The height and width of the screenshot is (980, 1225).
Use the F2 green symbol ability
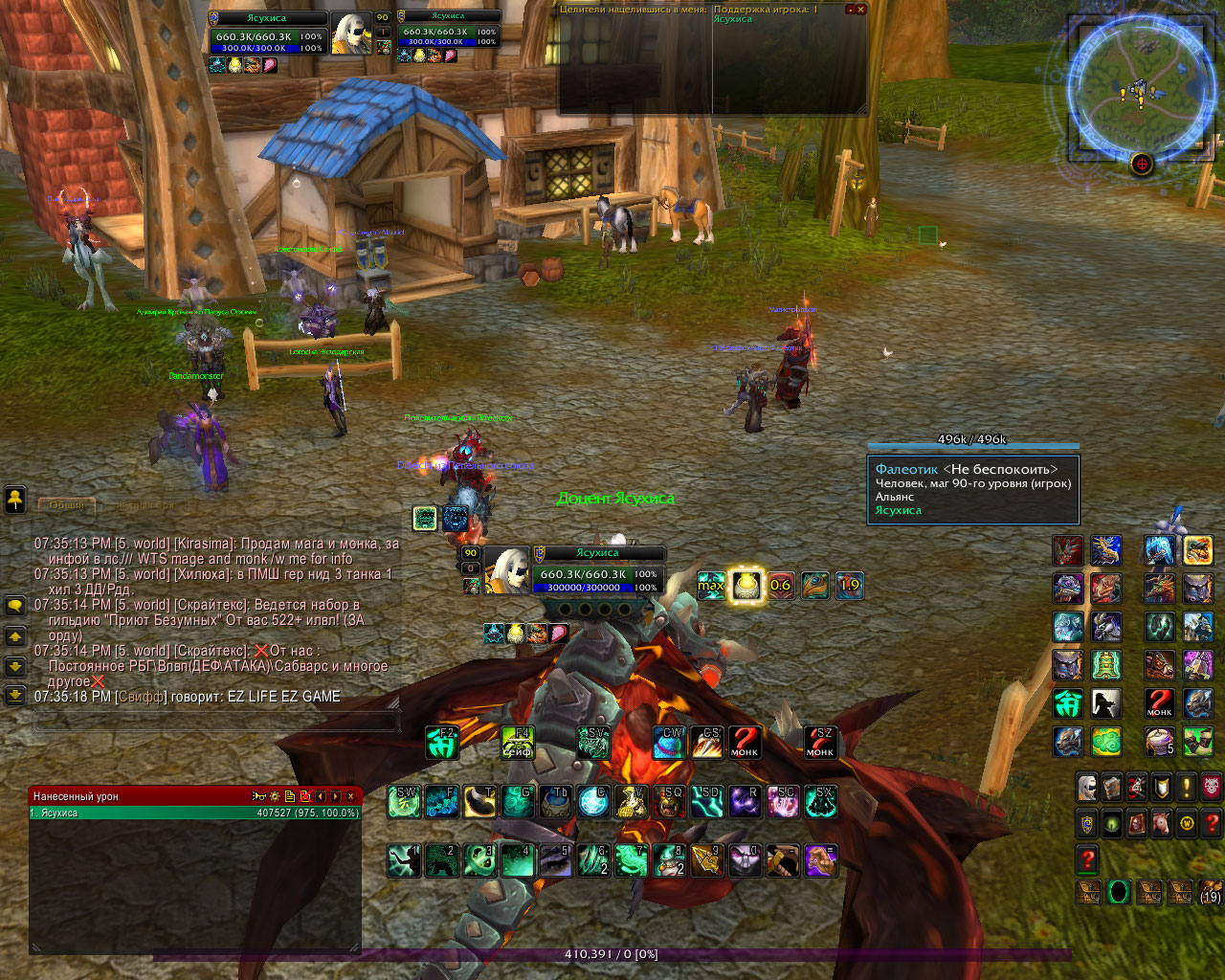(x=442, y=743)
